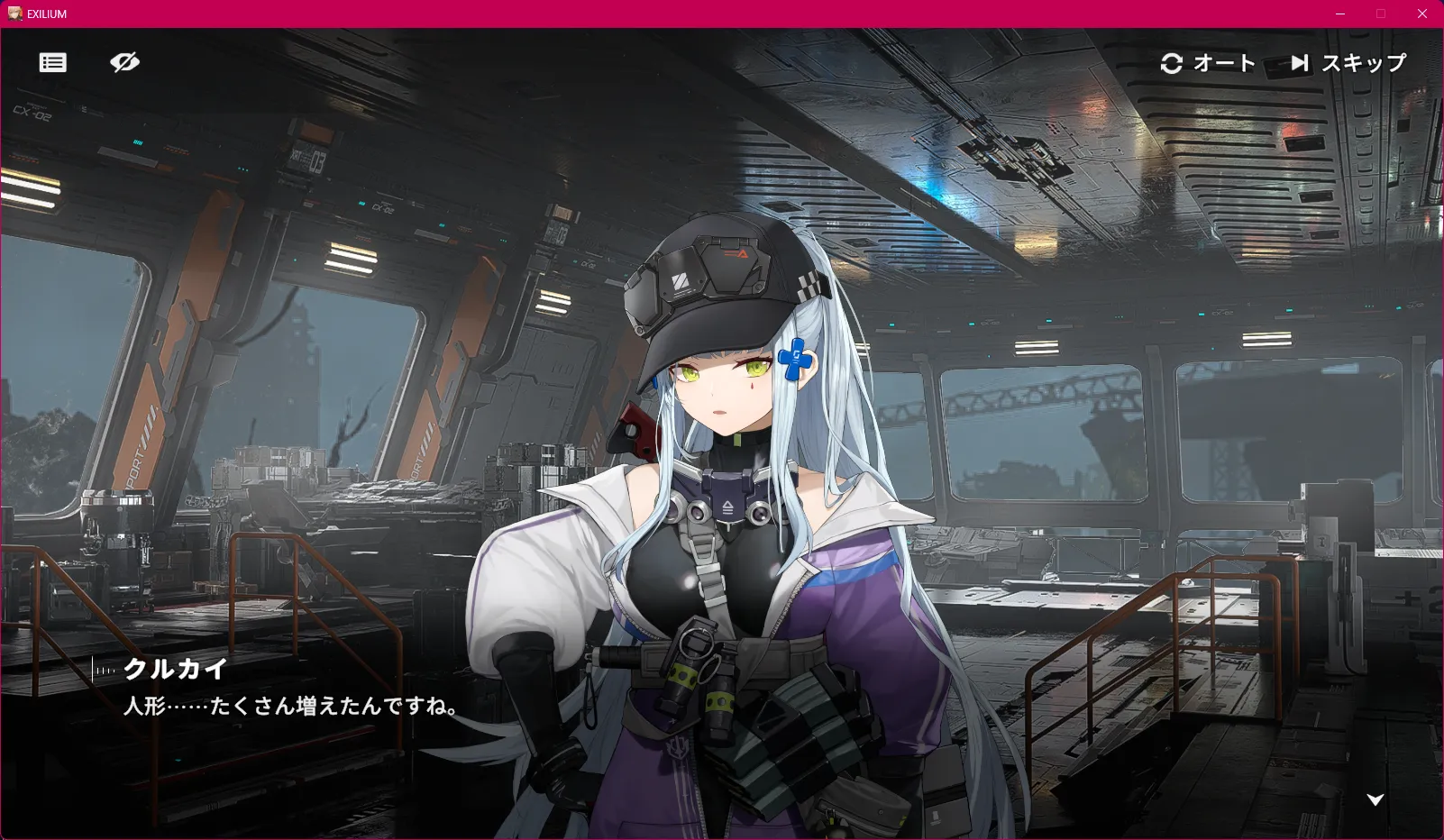The width and height of the screenshot is (1444, 840).
Task: Click the skip-forward arrow icon
Action: (1299, 63)
